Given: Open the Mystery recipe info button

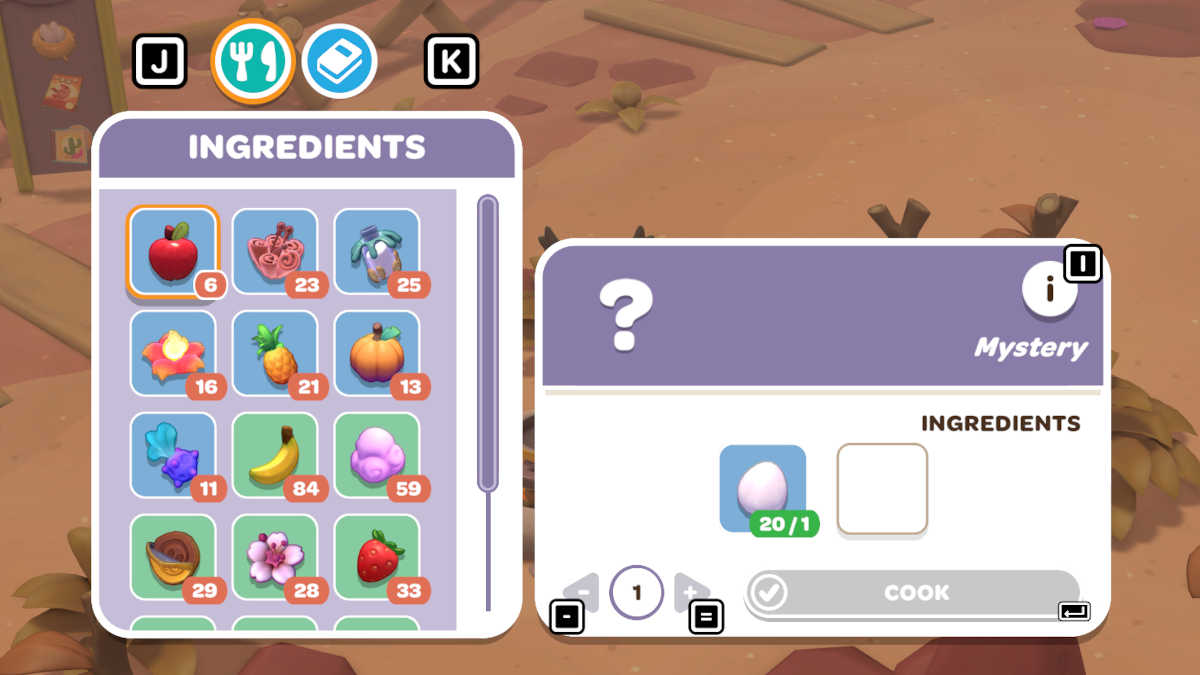Looking at the screenshot, I should pos(1049,290).
